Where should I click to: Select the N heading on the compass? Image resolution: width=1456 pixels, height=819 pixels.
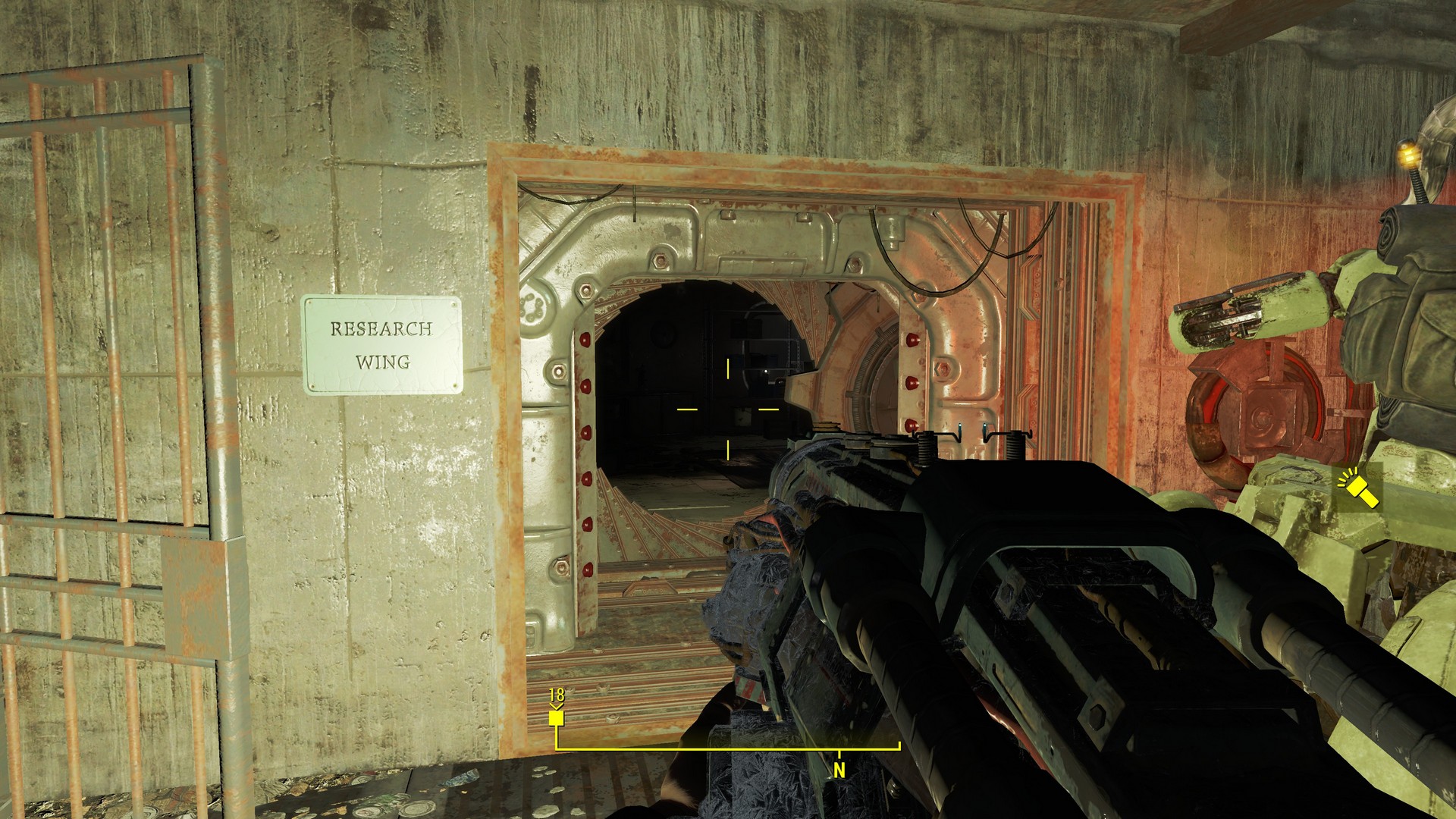click(x=839, y=770)
